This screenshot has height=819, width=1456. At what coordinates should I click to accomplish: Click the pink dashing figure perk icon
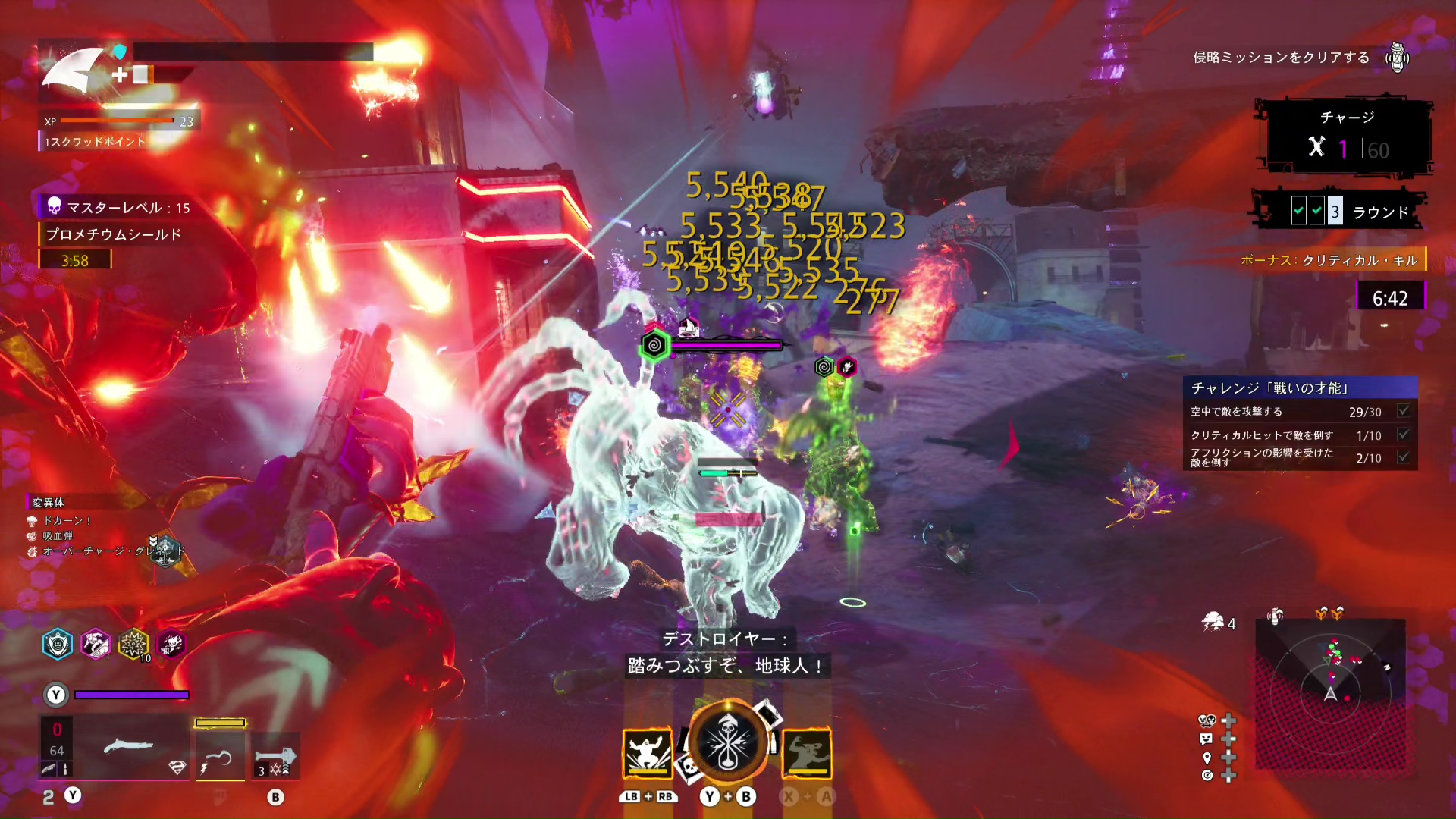click(96, 645)
